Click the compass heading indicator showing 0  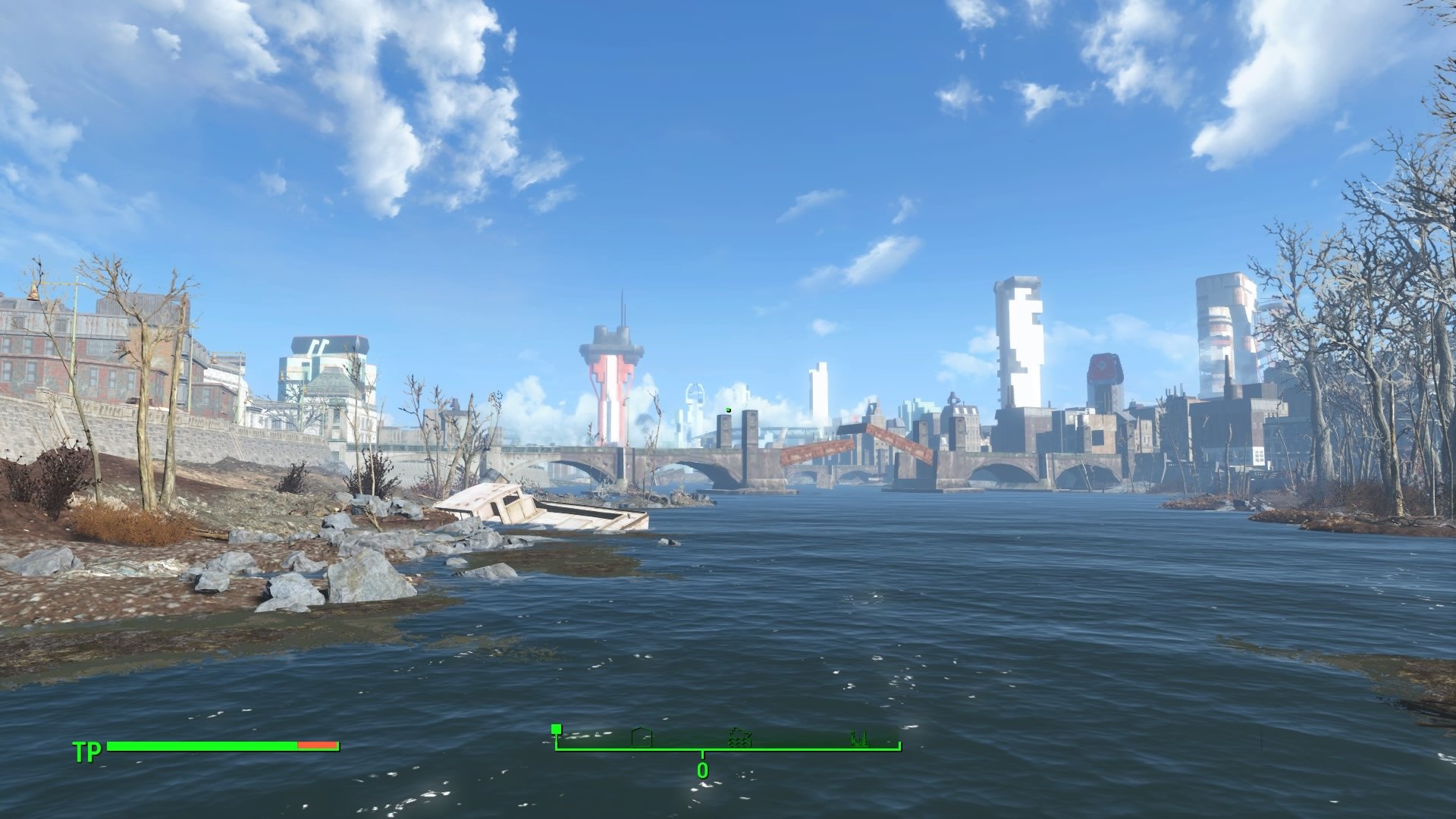[703, 771]
